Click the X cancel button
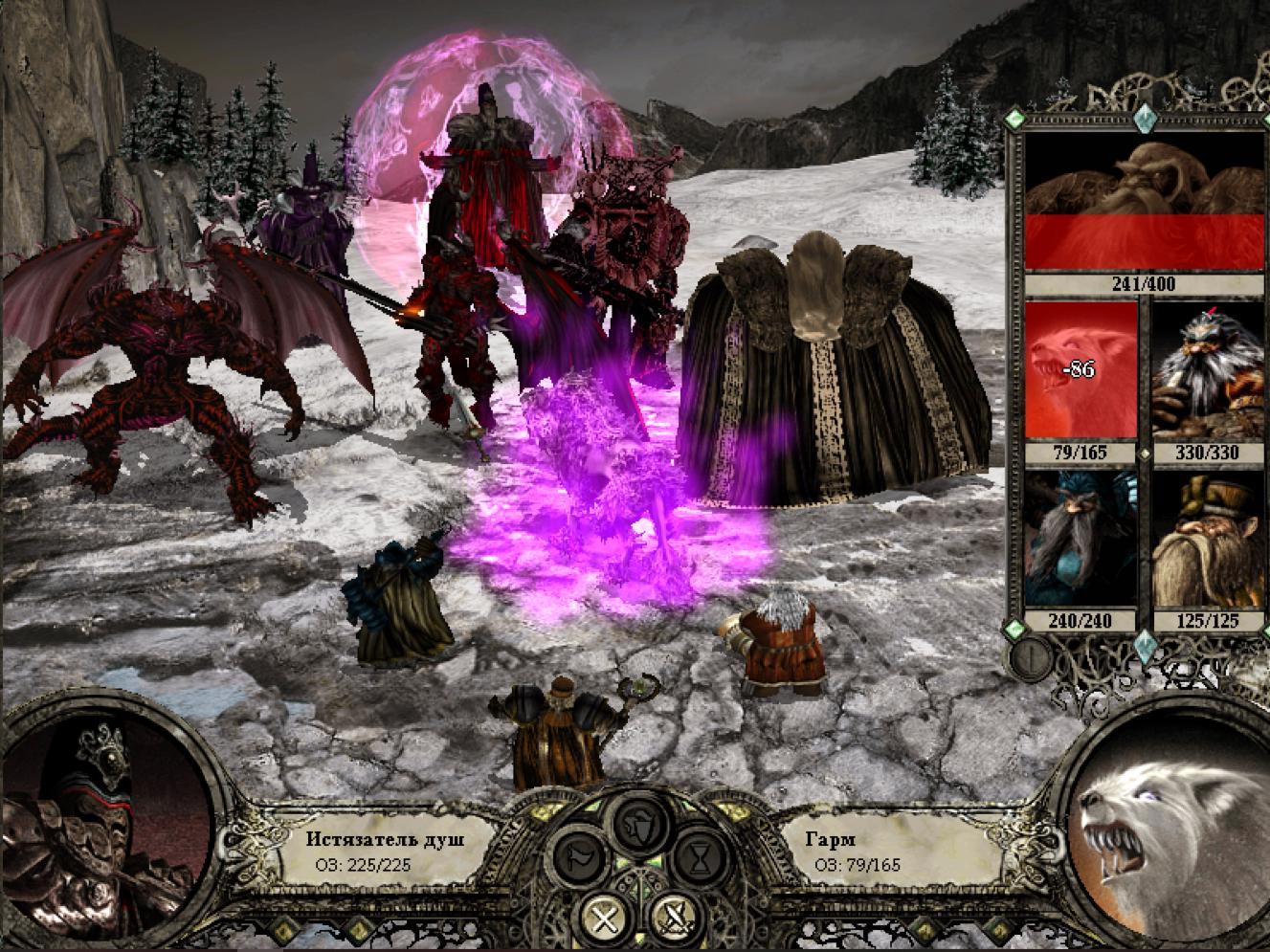 coord(604,919)
